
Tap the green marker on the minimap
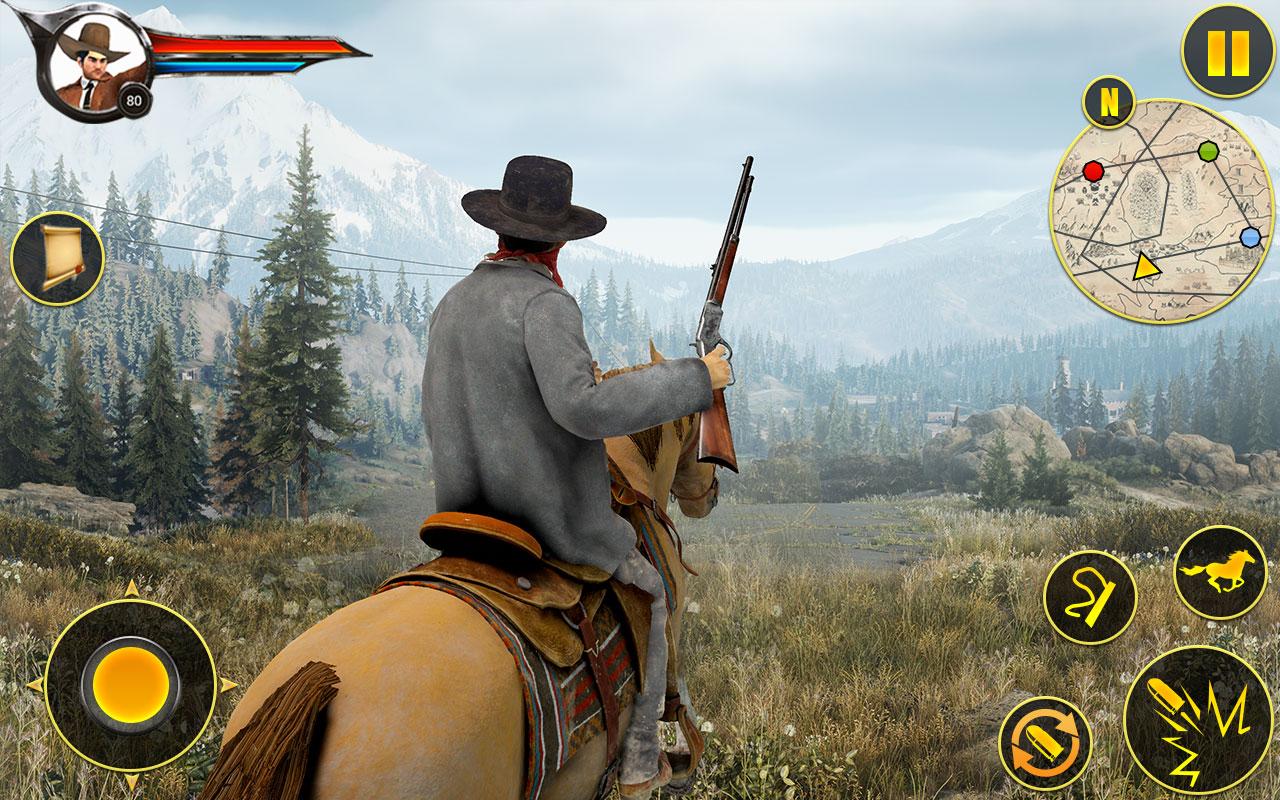tap(1210, 151)
